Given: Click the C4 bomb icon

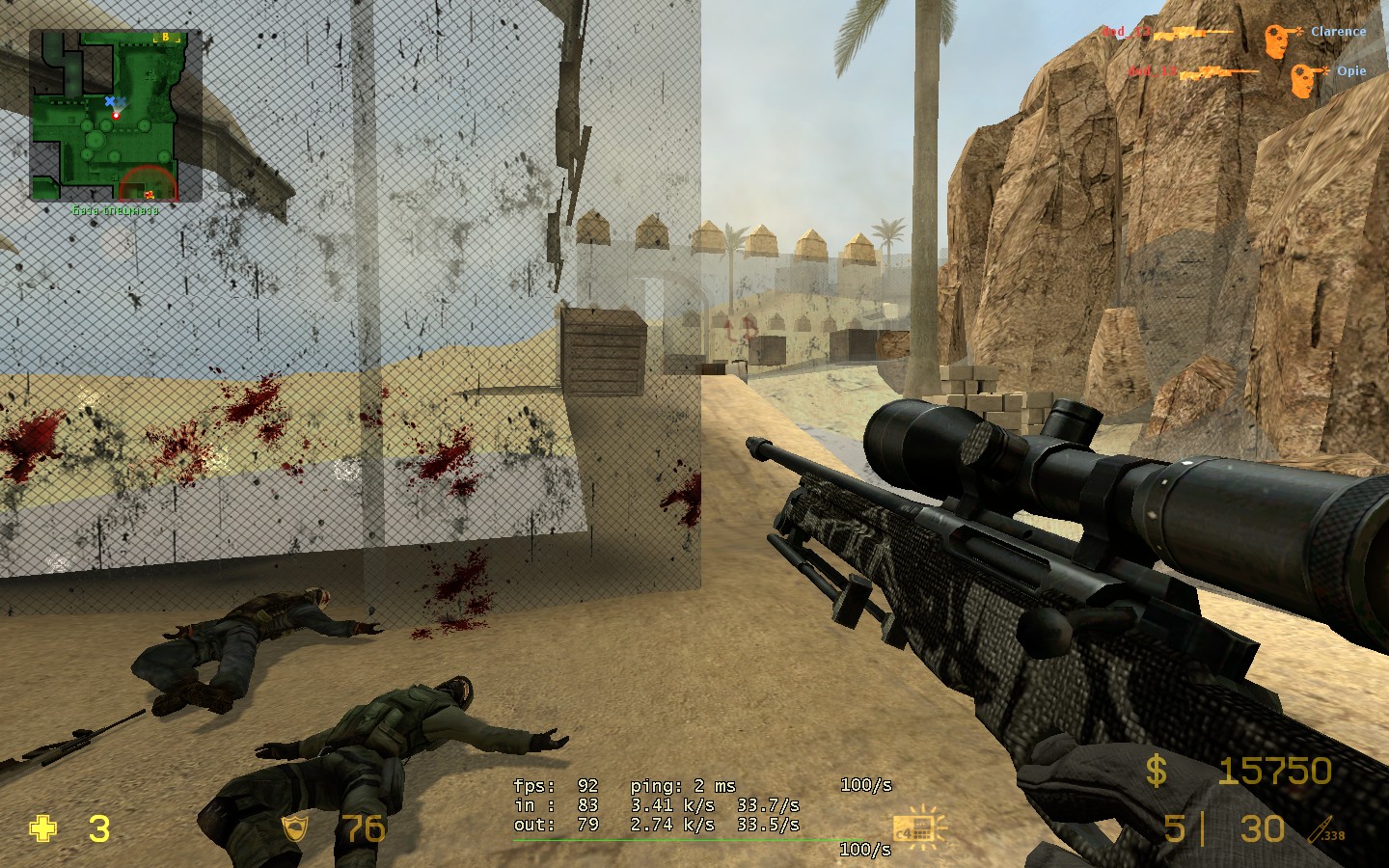Looking at the screenshot, I should point(915,828).
